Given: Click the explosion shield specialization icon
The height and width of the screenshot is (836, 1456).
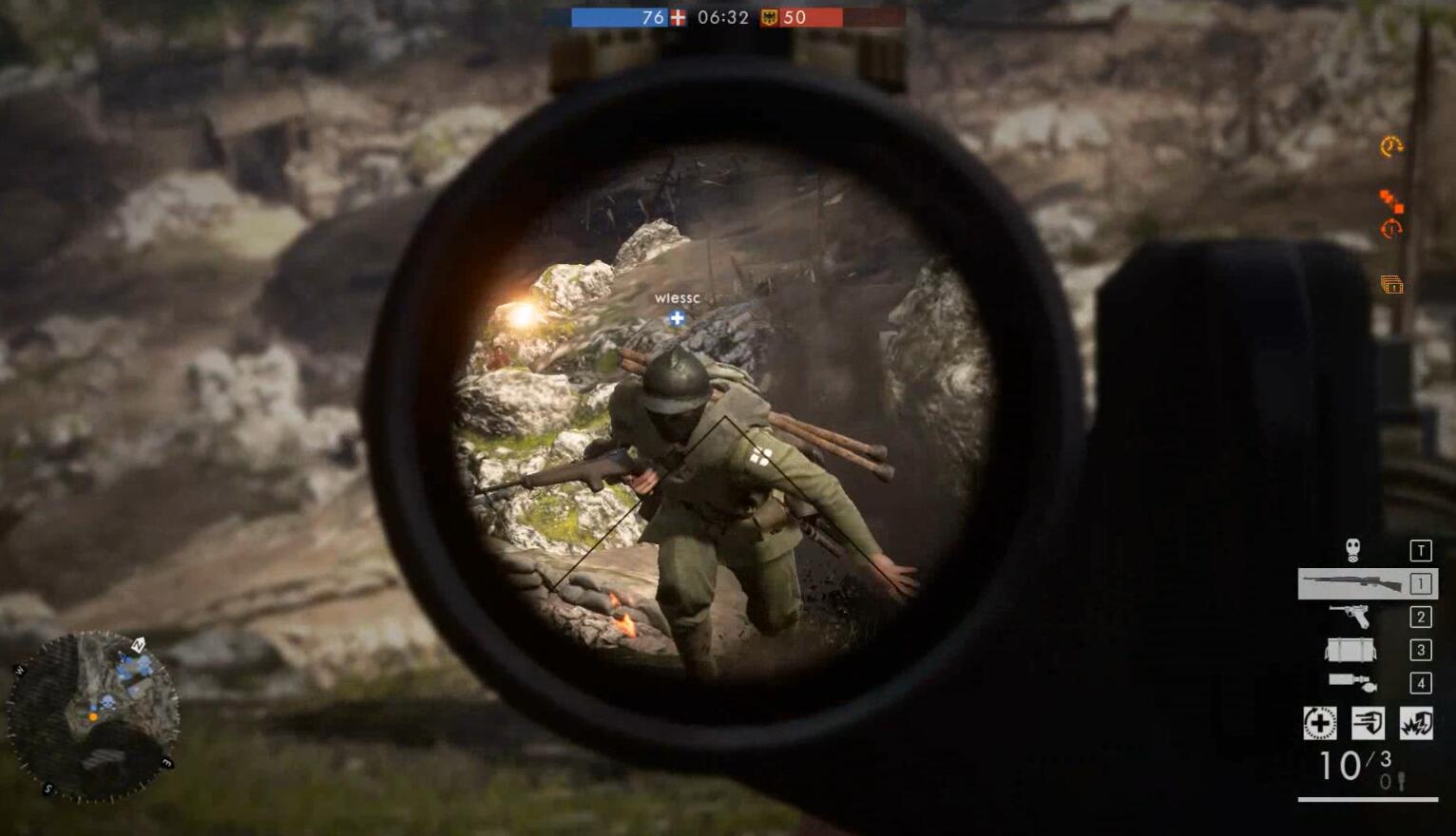Looking at the screenshot, I should click(1416, 723).
